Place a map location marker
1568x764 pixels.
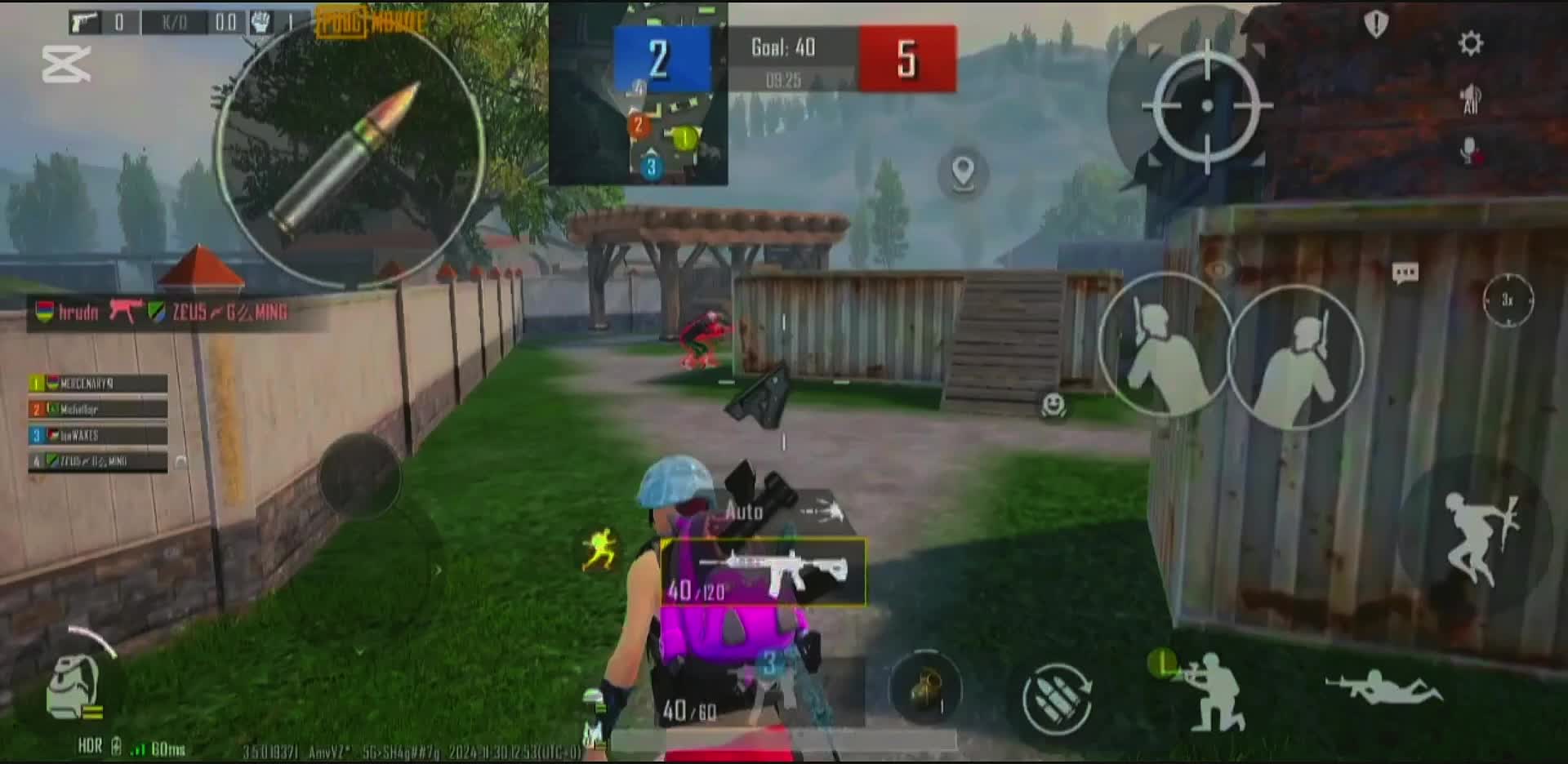tap(964, 173)
